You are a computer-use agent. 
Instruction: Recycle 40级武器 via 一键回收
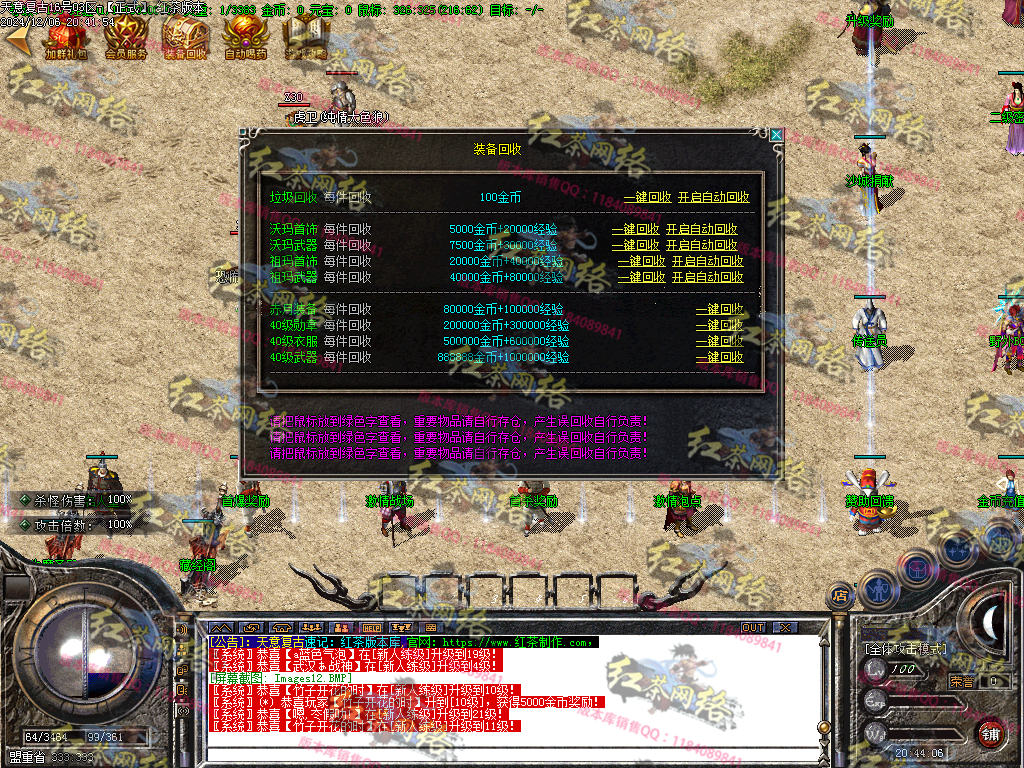pos(719,358)
